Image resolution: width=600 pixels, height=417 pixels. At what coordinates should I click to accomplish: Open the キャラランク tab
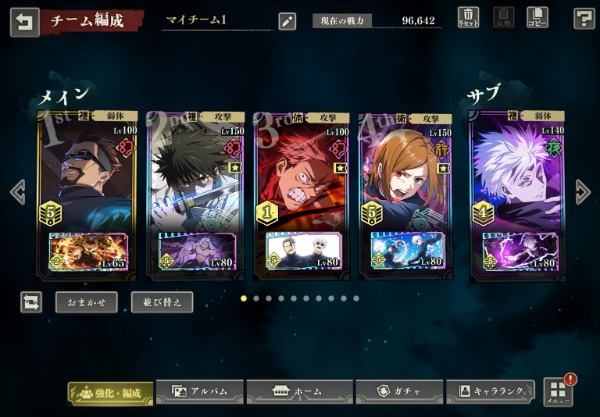coord(490,392)
